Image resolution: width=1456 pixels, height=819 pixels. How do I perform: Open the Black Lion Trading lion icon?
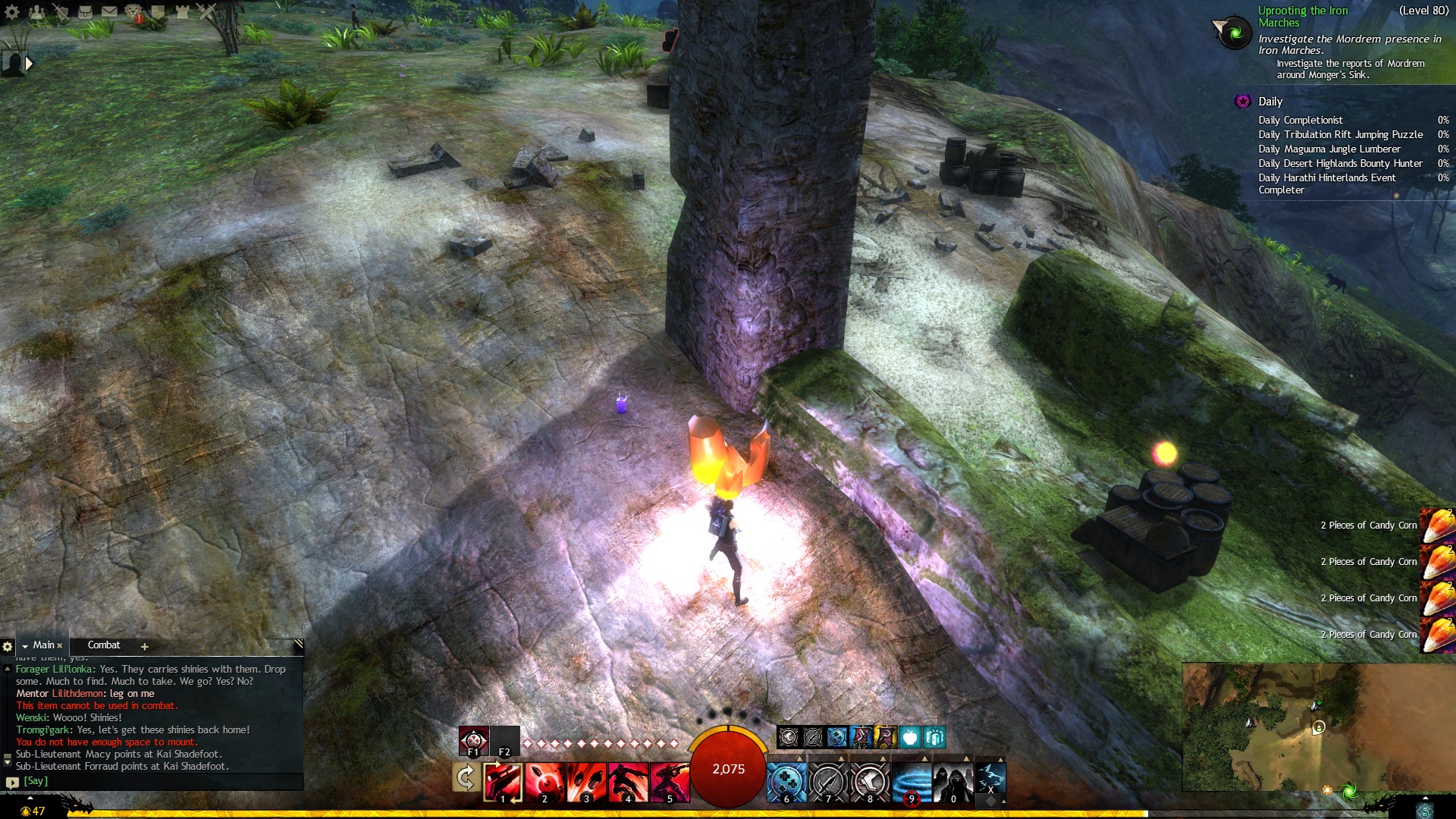point(134,11)
